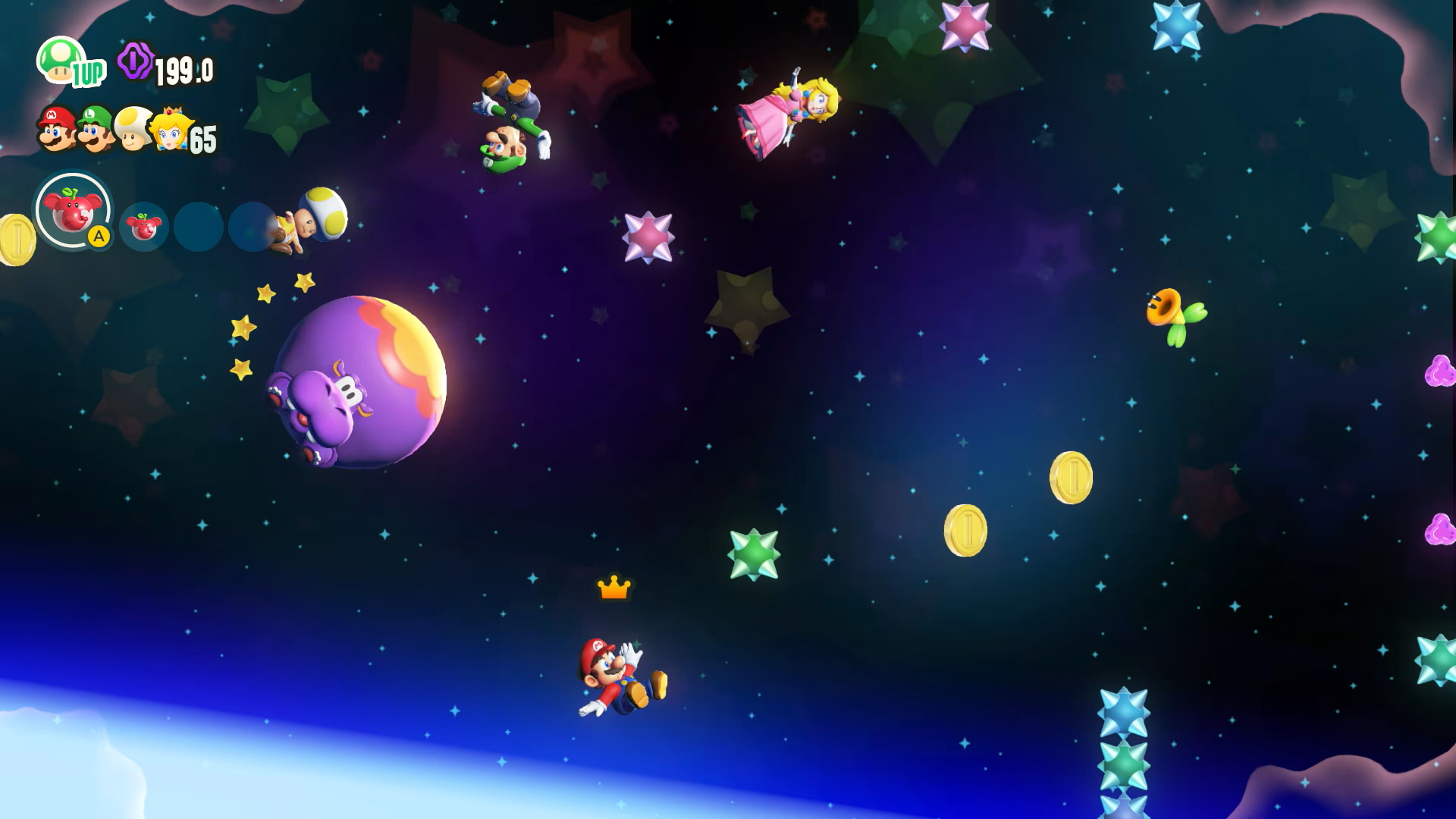The height and width of the screenshot is (819, 1456).
Task: Click the Yellow Toad portrait icon
Action: (x=132, y=129)
